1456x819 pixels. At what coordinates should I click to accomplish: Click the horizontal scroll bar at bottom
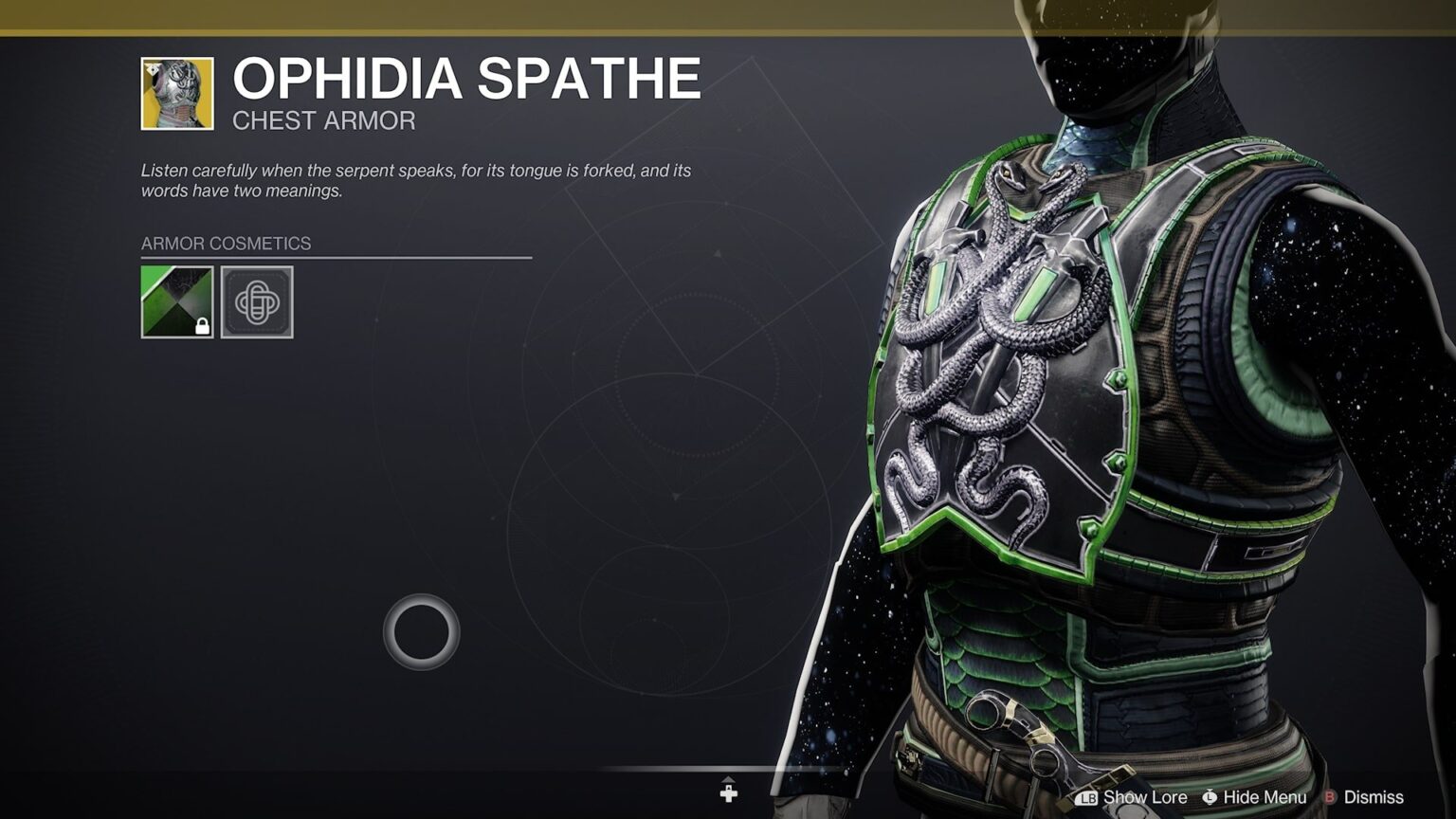point(728,770)
